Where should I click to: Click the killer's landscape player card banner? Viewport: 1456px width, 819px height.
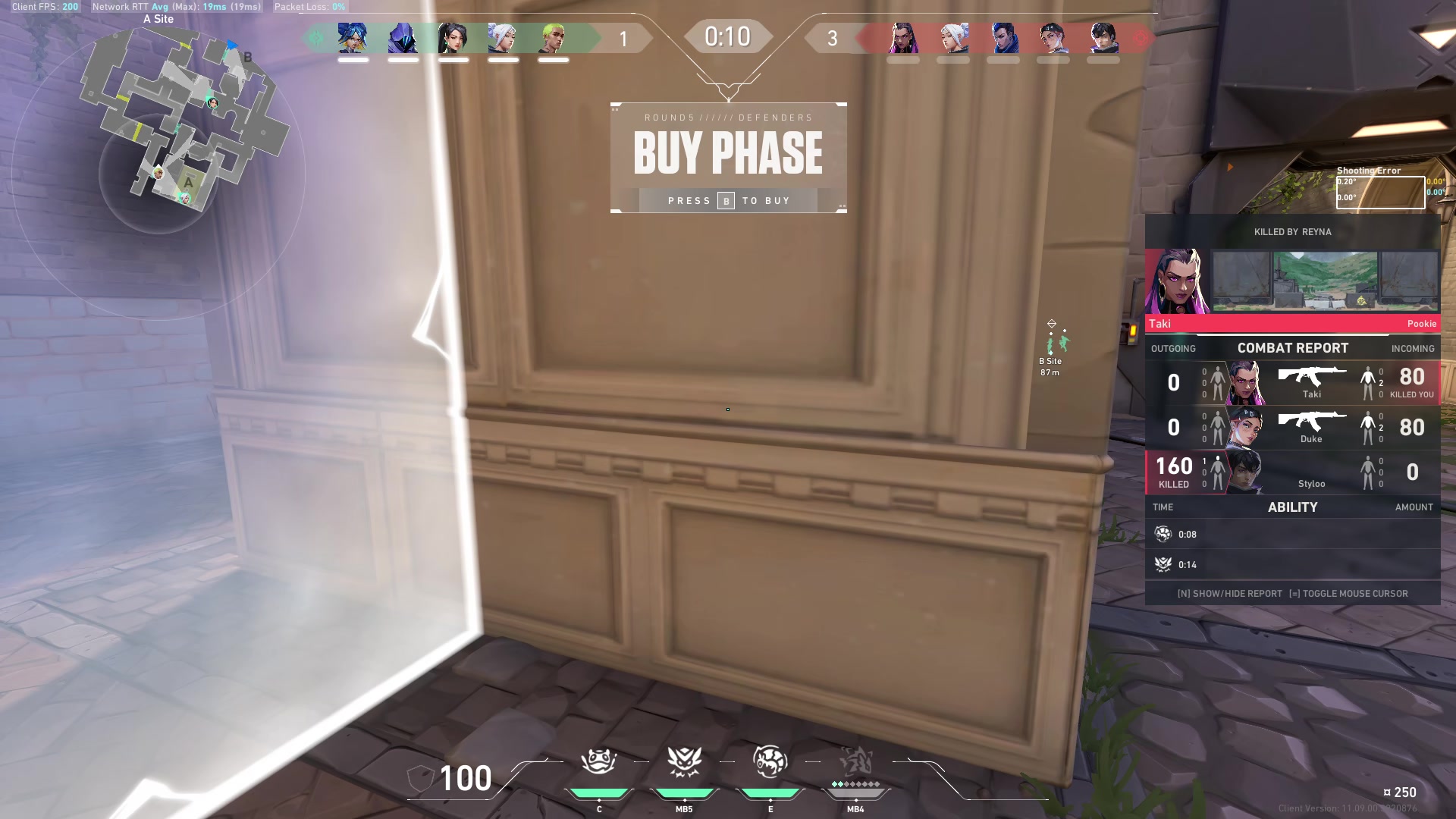coord(1325,281)
